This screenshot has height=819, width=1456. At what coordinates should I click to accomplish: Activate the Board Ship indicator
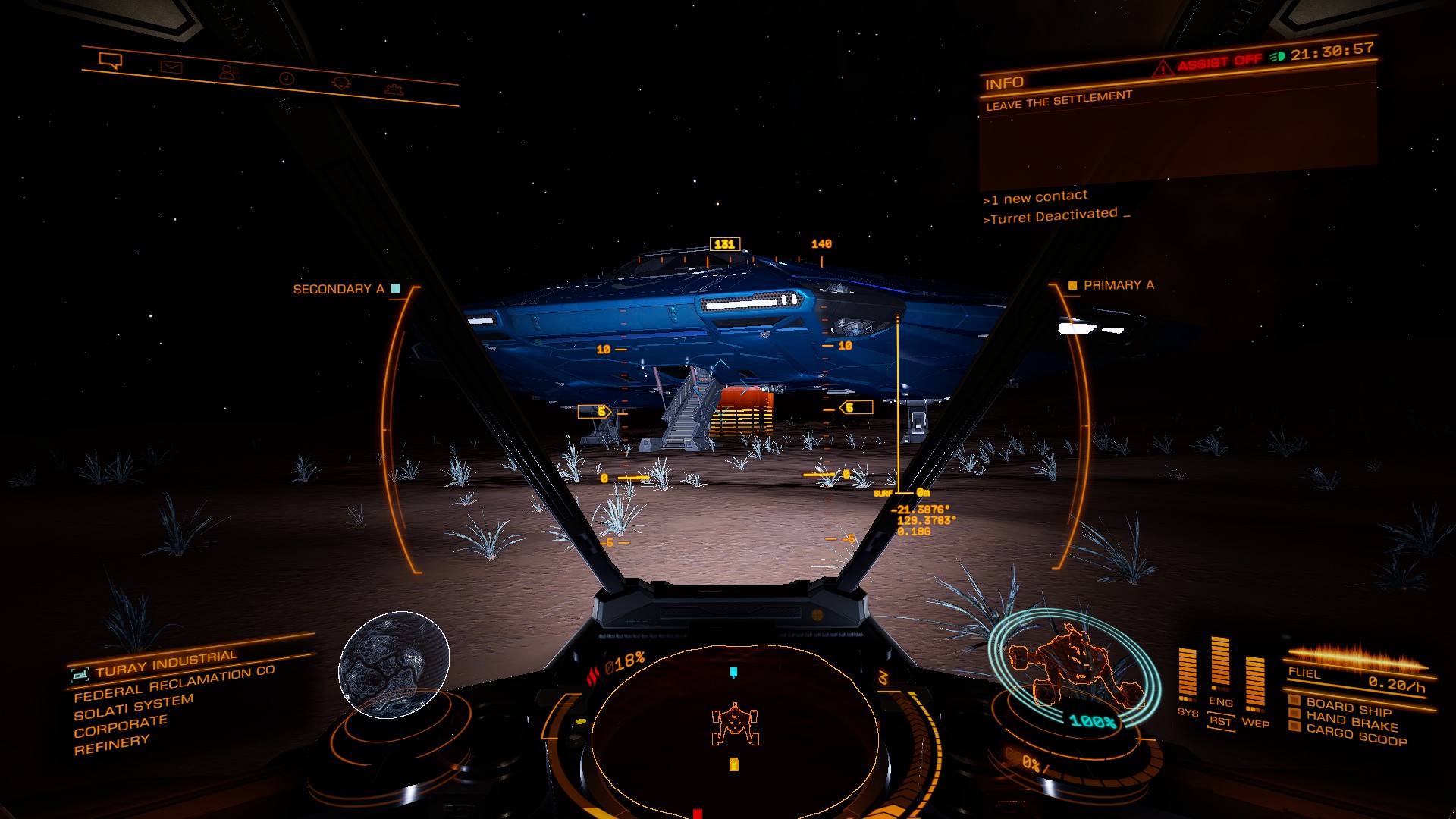click(1348, 707)
